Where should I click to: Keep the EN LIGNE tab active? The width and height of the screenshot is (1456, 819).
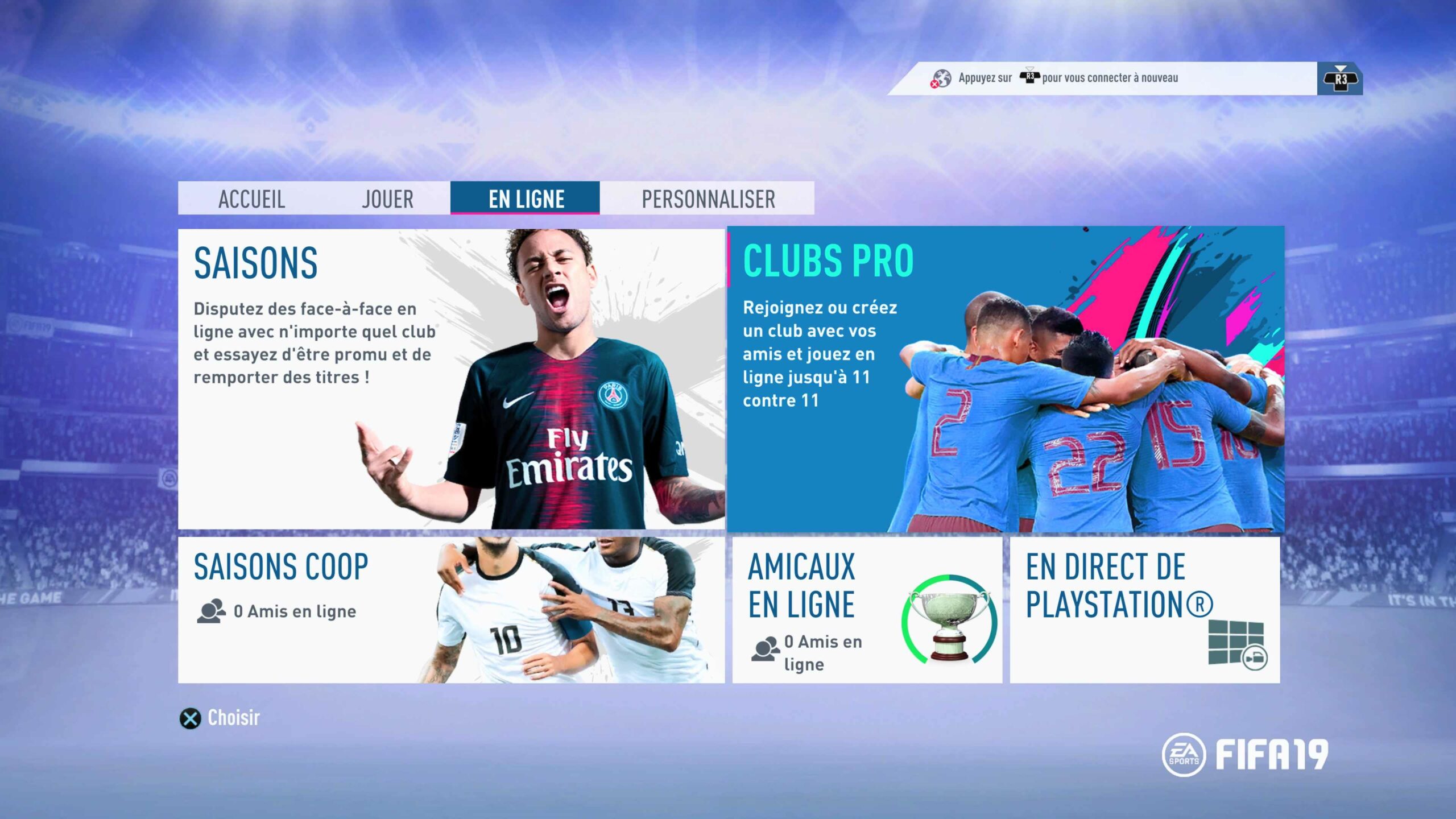tap(524, 198)
